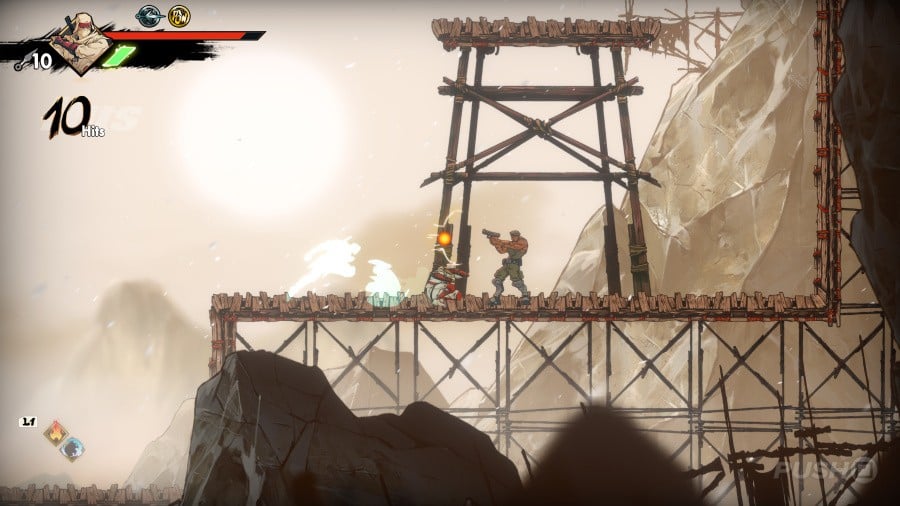This screenshot has height=506, width=900.
Task: Activate the blue water ninpo icon
Action: (x=72, y=447)
